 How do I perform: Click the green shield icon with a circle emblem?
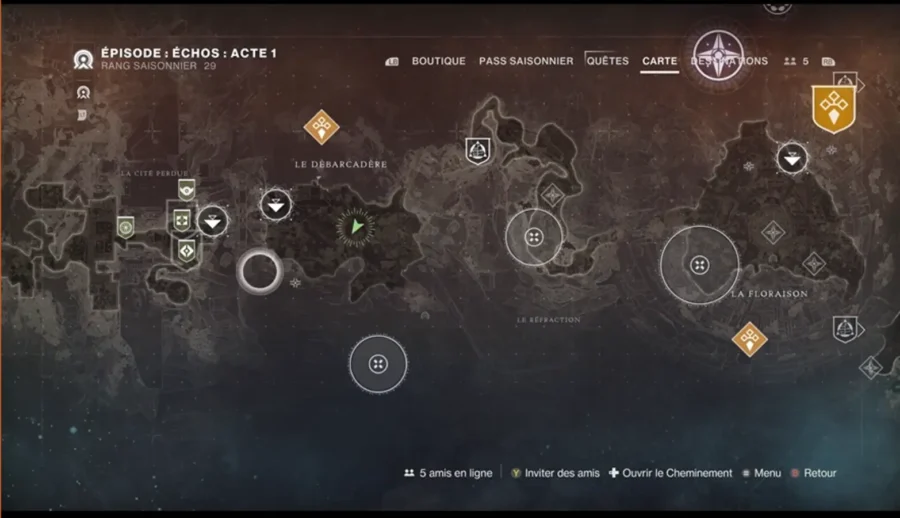click(125, 228)
